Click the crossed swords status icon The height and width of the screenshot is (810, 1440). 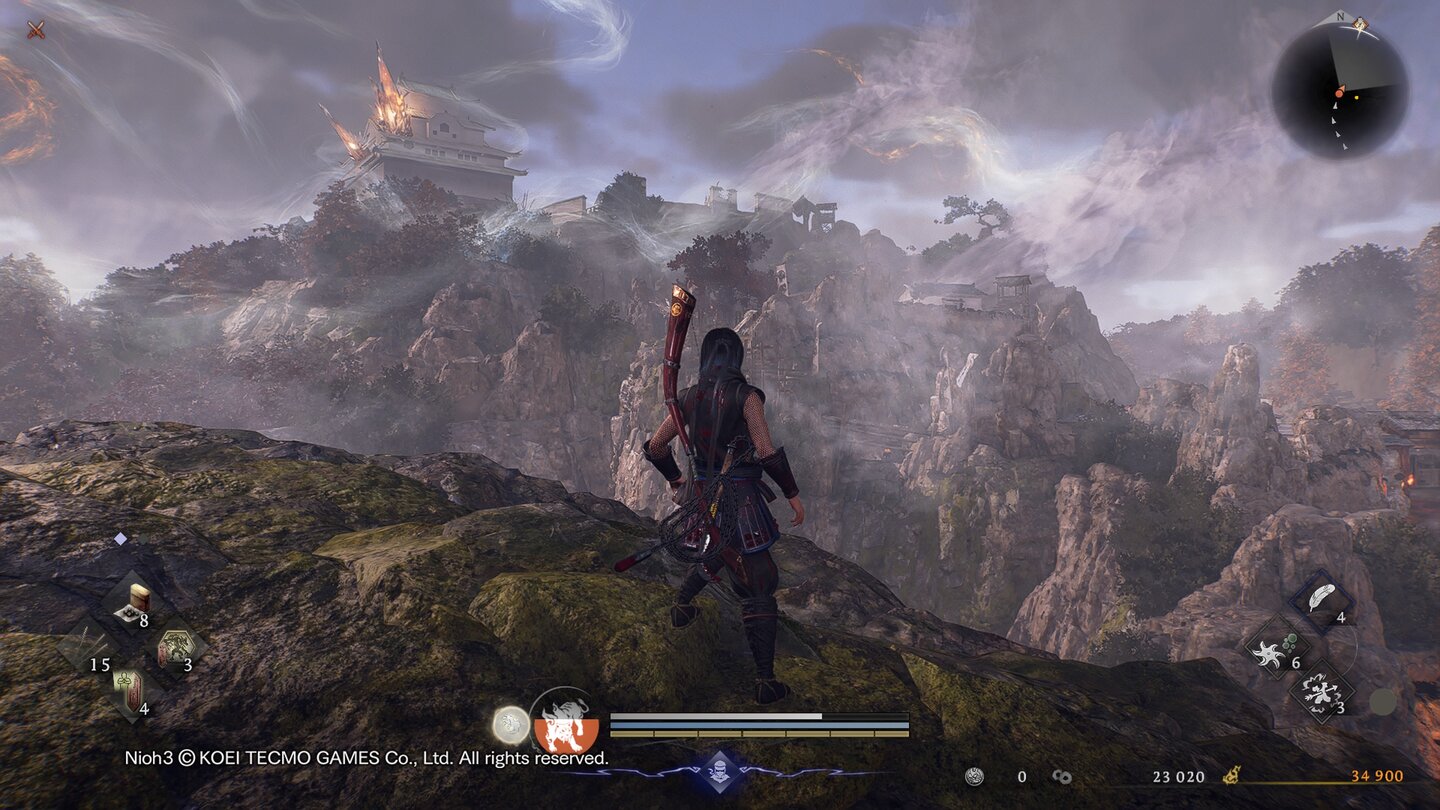pos(36,30)
